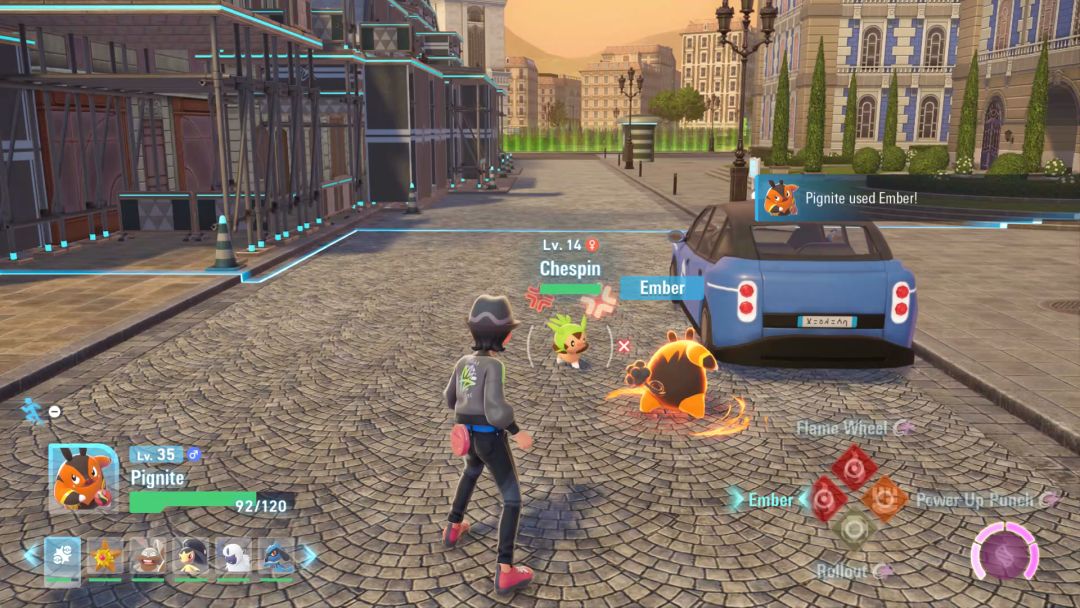Click the party bar's right arrow
This screenshot has height=608, width=1080.
point(309,555)
